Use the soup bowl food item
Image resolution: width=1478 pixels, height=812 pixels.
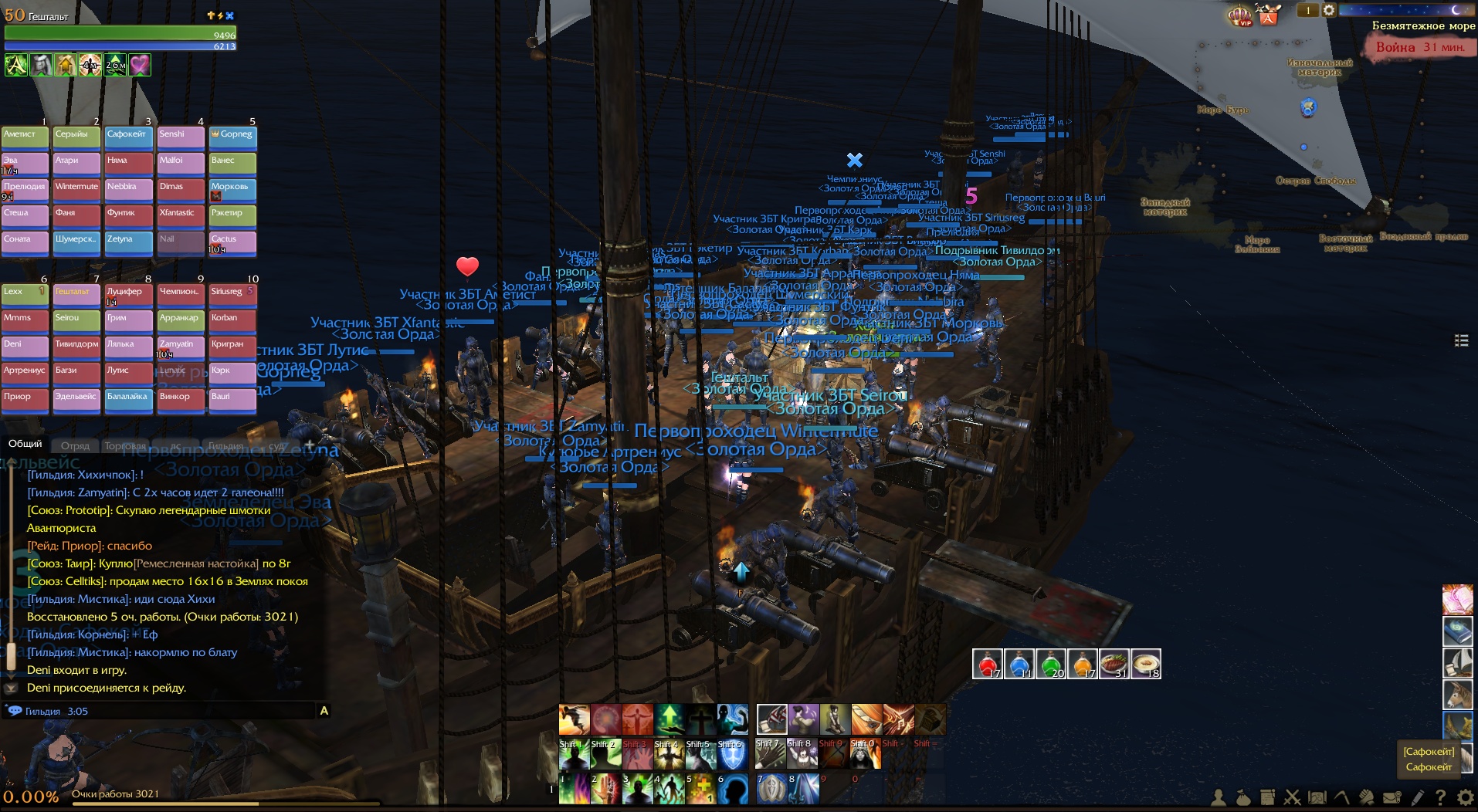click(x=1145, y=664)
